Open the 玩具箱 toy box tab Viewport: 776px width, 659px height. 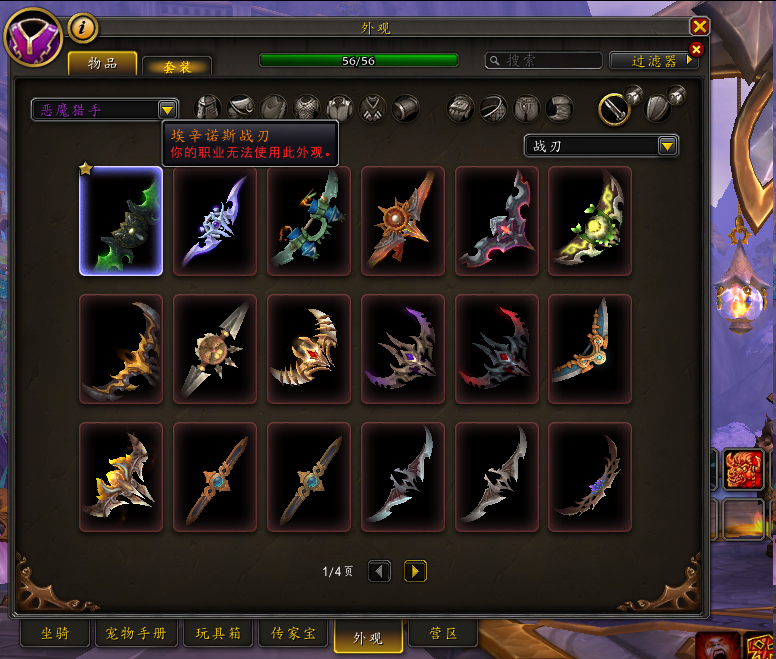pyautogui.click(x=218, y=634)
